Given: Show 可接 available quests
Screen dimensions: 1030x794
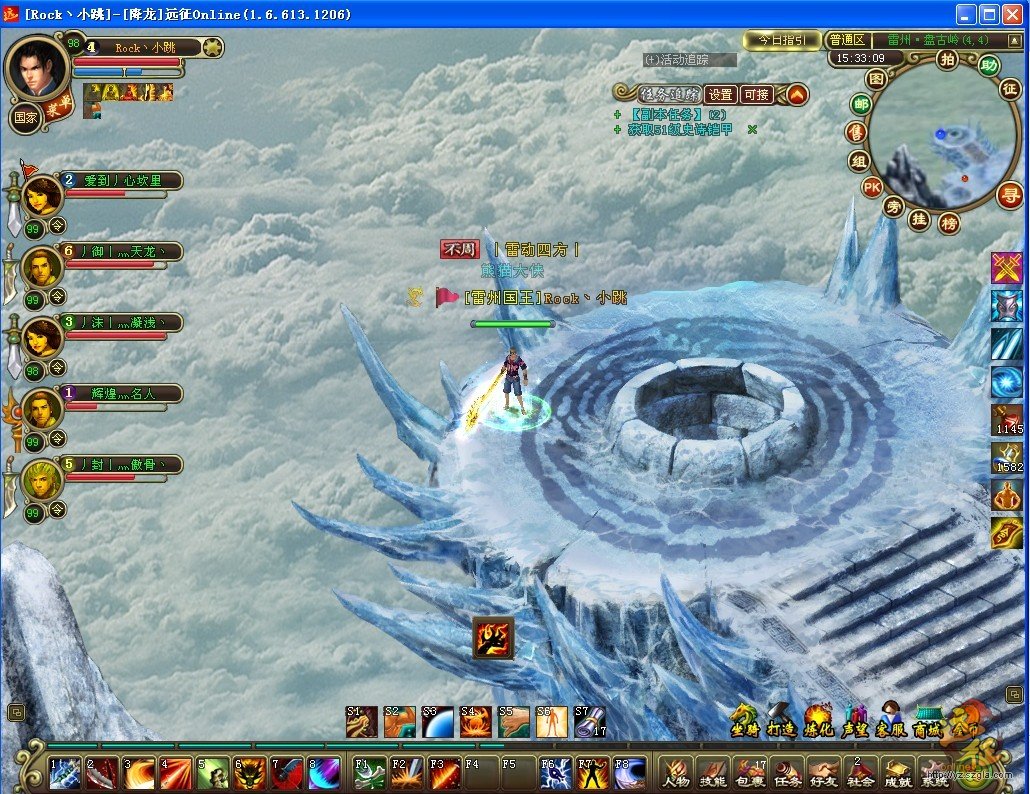Looking at the screenshot, I should 756,95.
